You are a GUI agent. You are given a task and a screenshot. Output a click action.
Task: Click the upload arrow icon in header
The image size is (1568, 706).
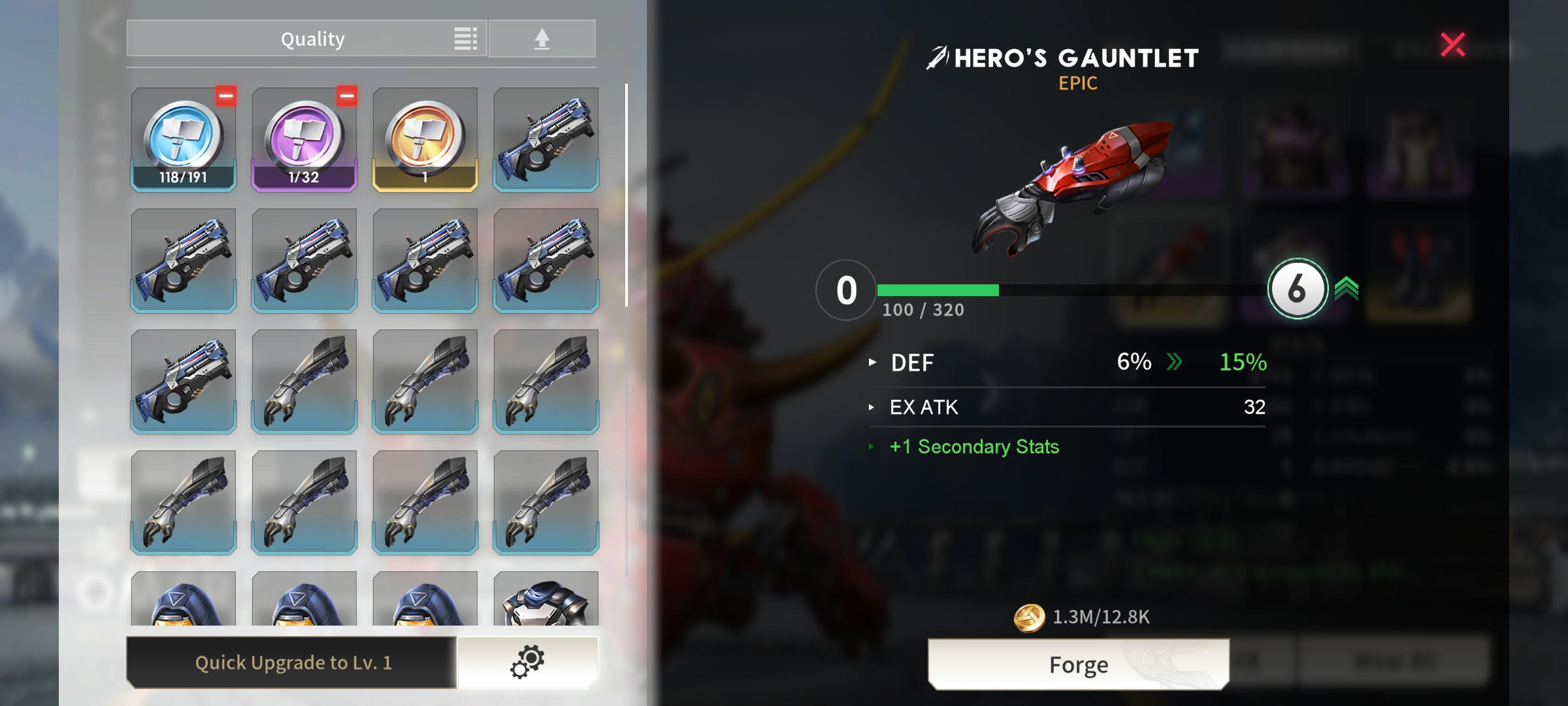tap(542, 38)
